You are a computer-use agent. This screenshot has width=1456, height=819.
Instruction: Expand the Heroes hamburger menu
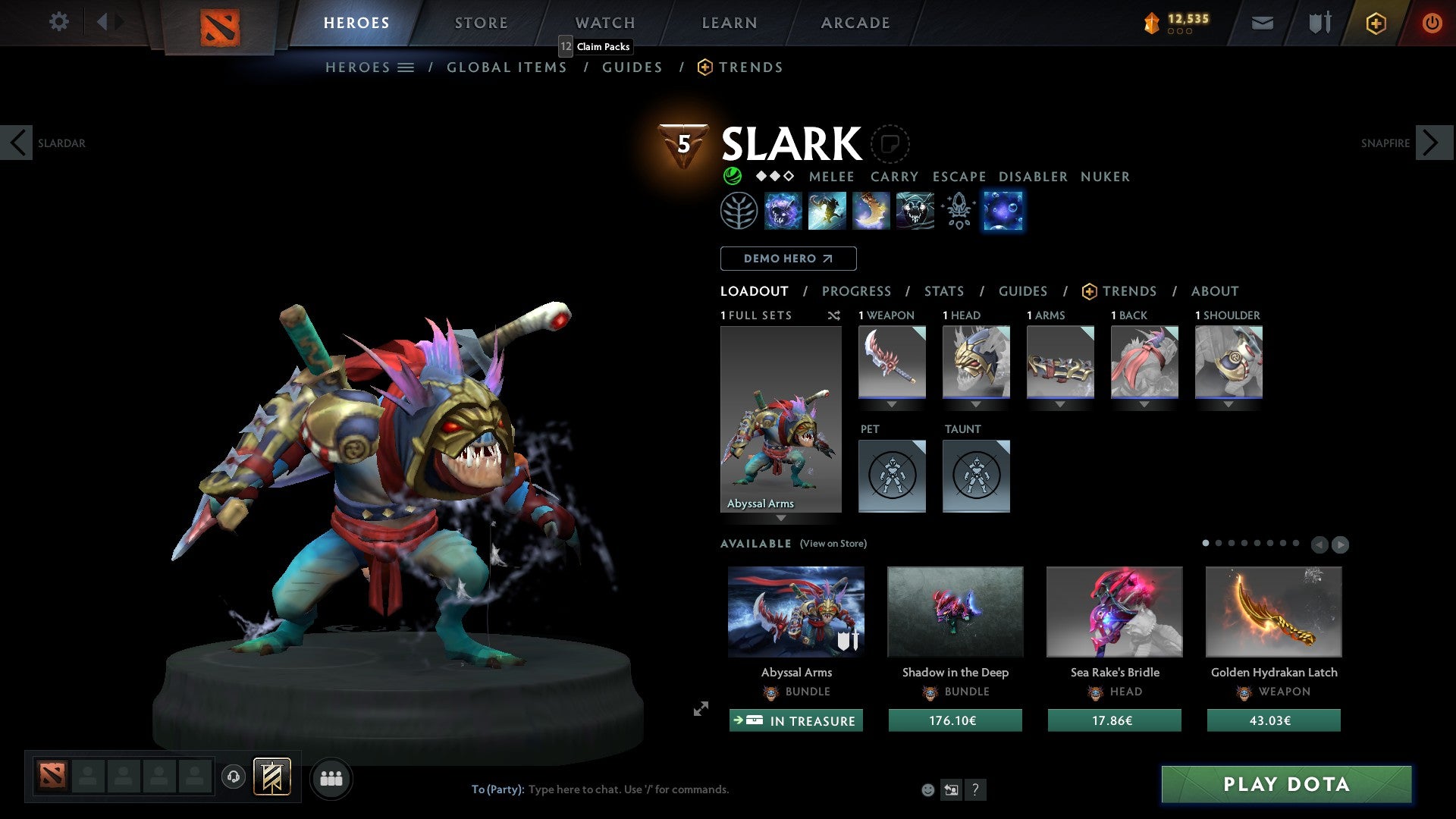coord(406,67)
